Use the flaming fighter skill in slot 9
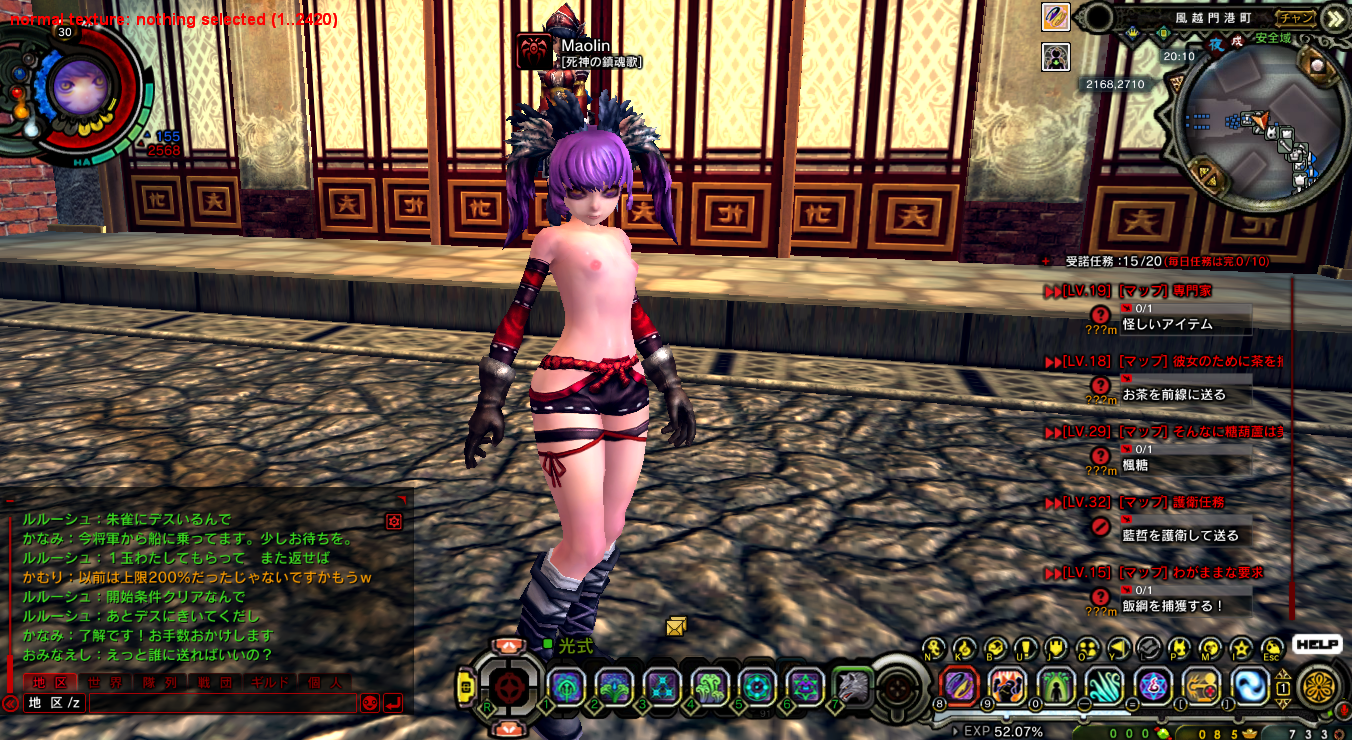Viewport: 1352px width, 740px height. click(1007, 686)
